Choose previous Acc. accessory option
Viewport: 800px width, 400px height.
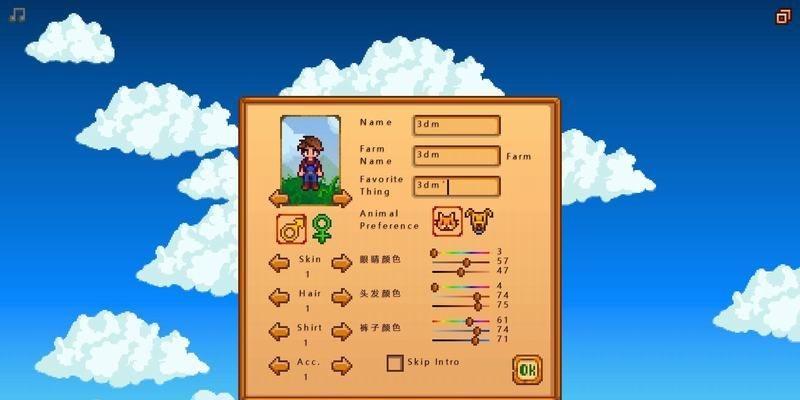click(280, 365)
